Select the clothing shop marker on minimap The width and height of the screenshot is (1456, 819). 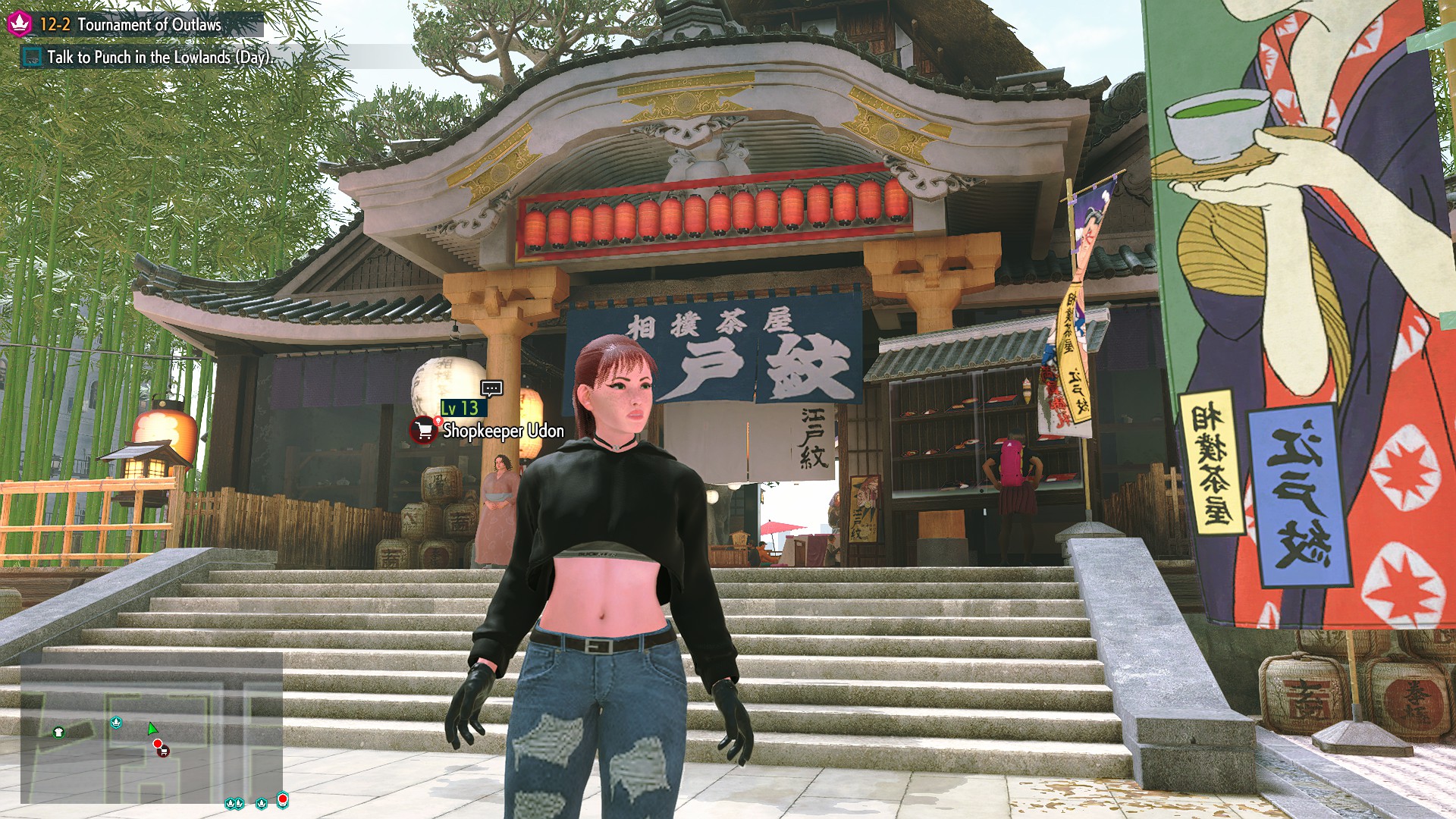59,732
